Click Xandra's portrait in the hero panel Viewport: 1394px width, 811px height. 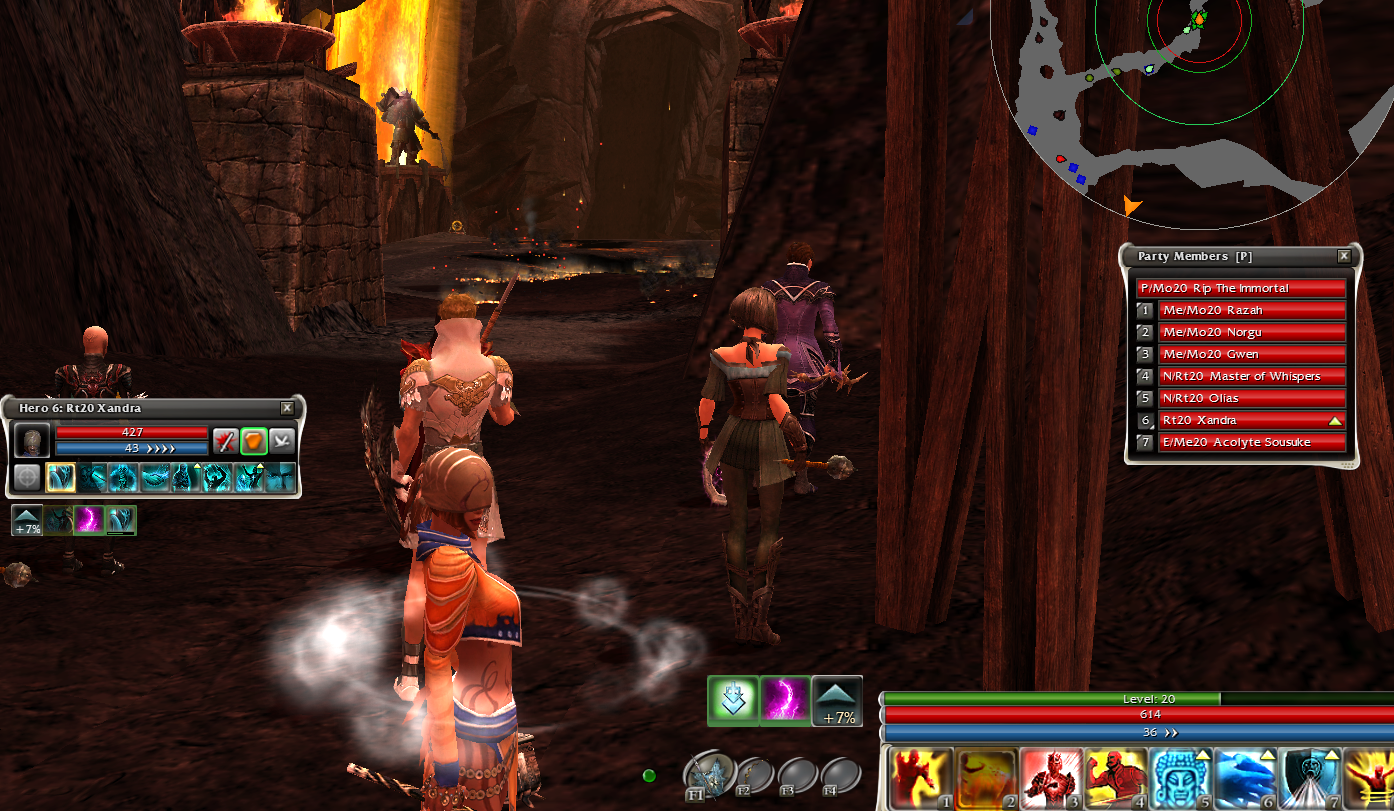[34, 441]
